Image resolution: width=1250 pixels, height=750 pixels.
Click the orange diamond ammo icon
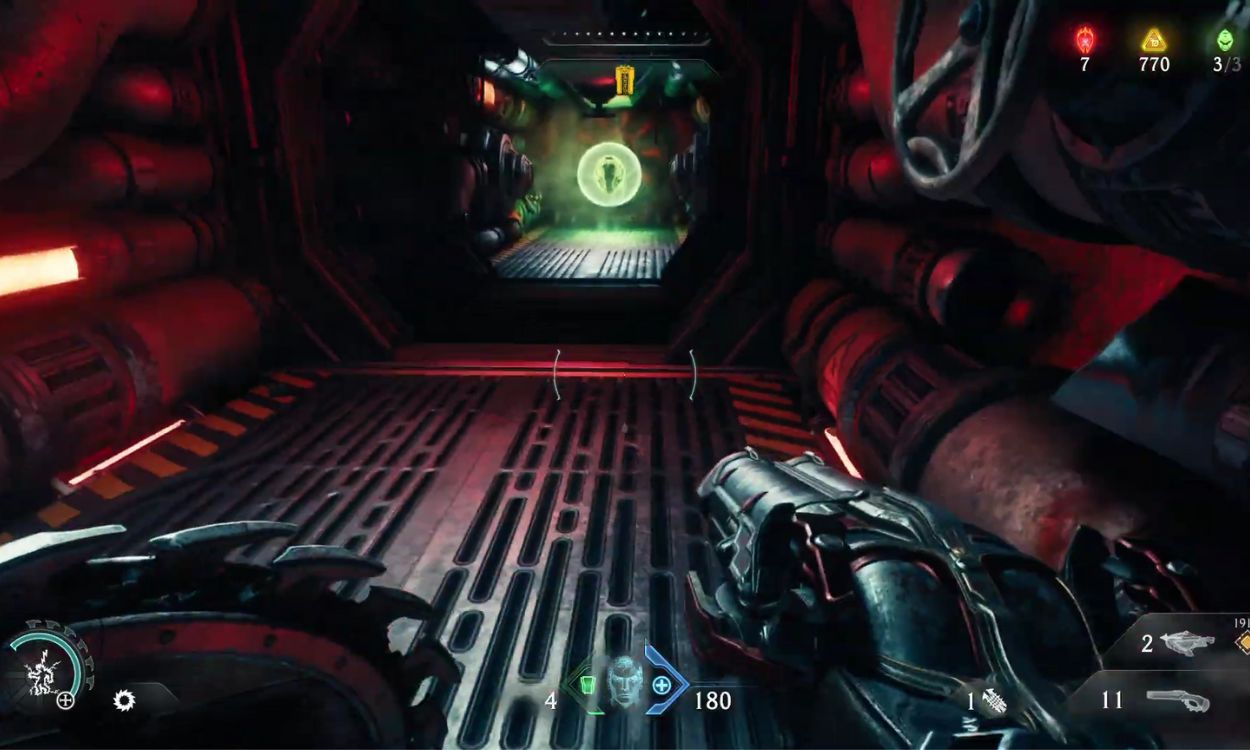[1242, 643]
